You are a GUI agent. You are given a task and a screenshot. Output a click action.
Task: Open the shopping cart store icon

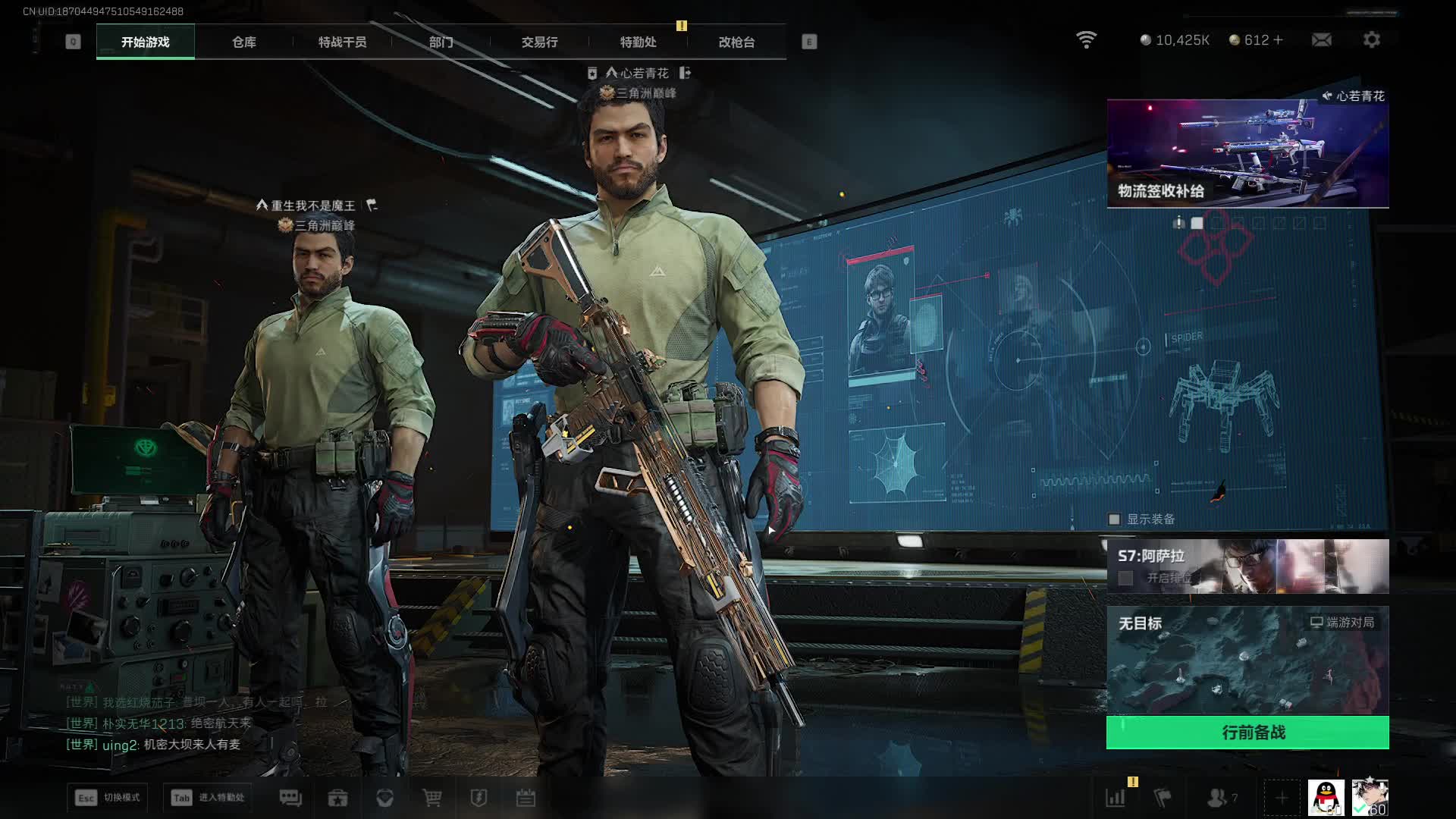432,798
